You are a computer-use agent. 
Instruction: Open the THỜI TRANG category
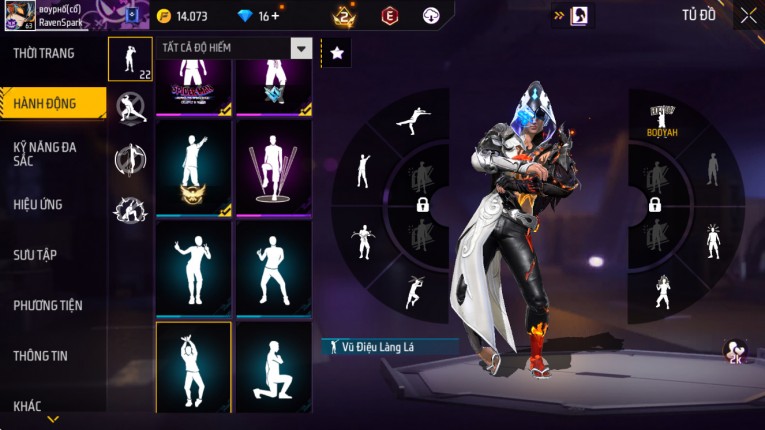point(44,53)
